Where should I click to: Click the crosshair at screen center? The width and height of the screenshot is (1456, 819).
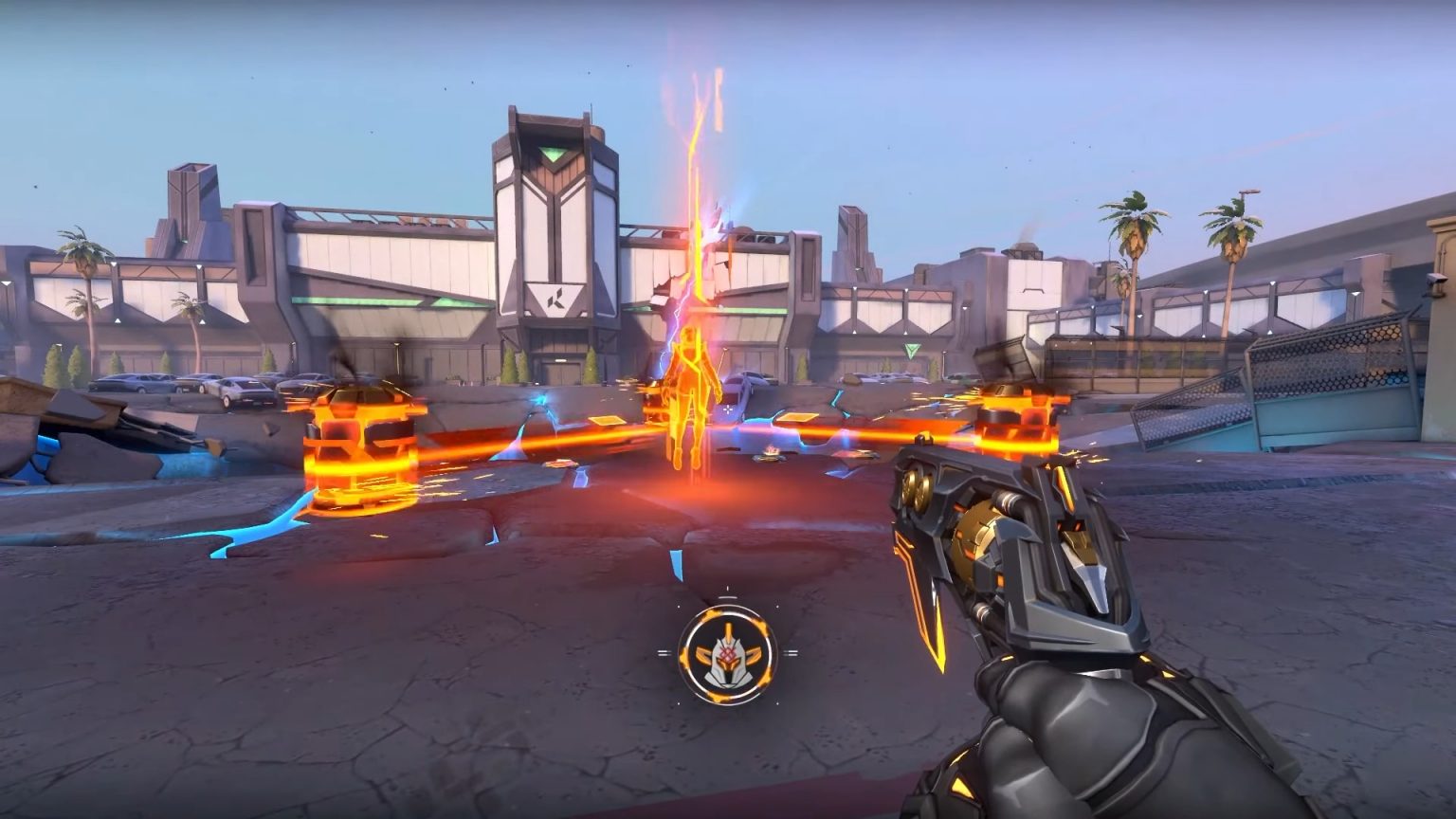pyautogui.click(x=728, y=409)
